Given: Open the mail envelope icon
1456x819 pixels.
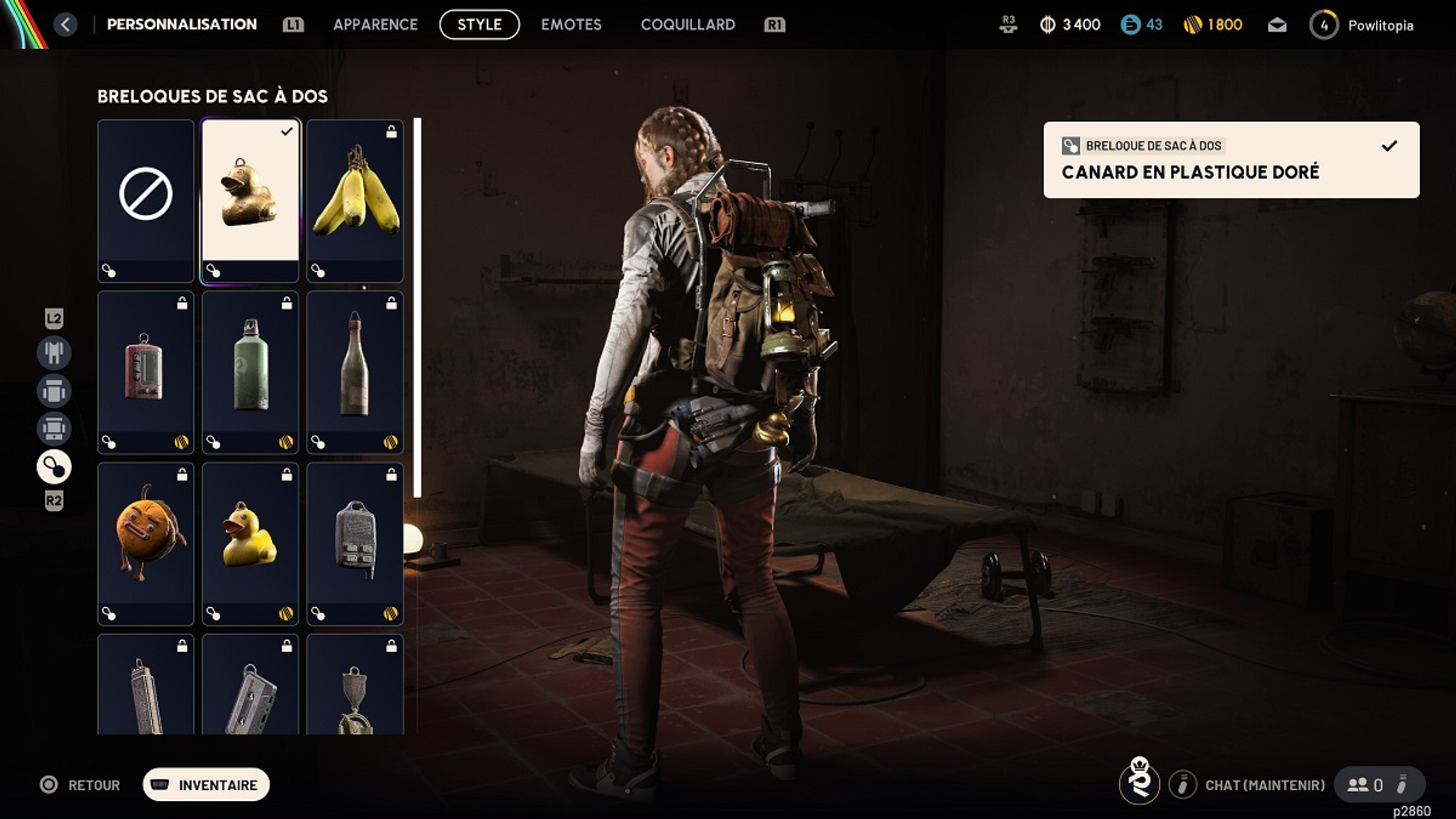Looking at the screenshot, I should click(x=1276, y=25).
